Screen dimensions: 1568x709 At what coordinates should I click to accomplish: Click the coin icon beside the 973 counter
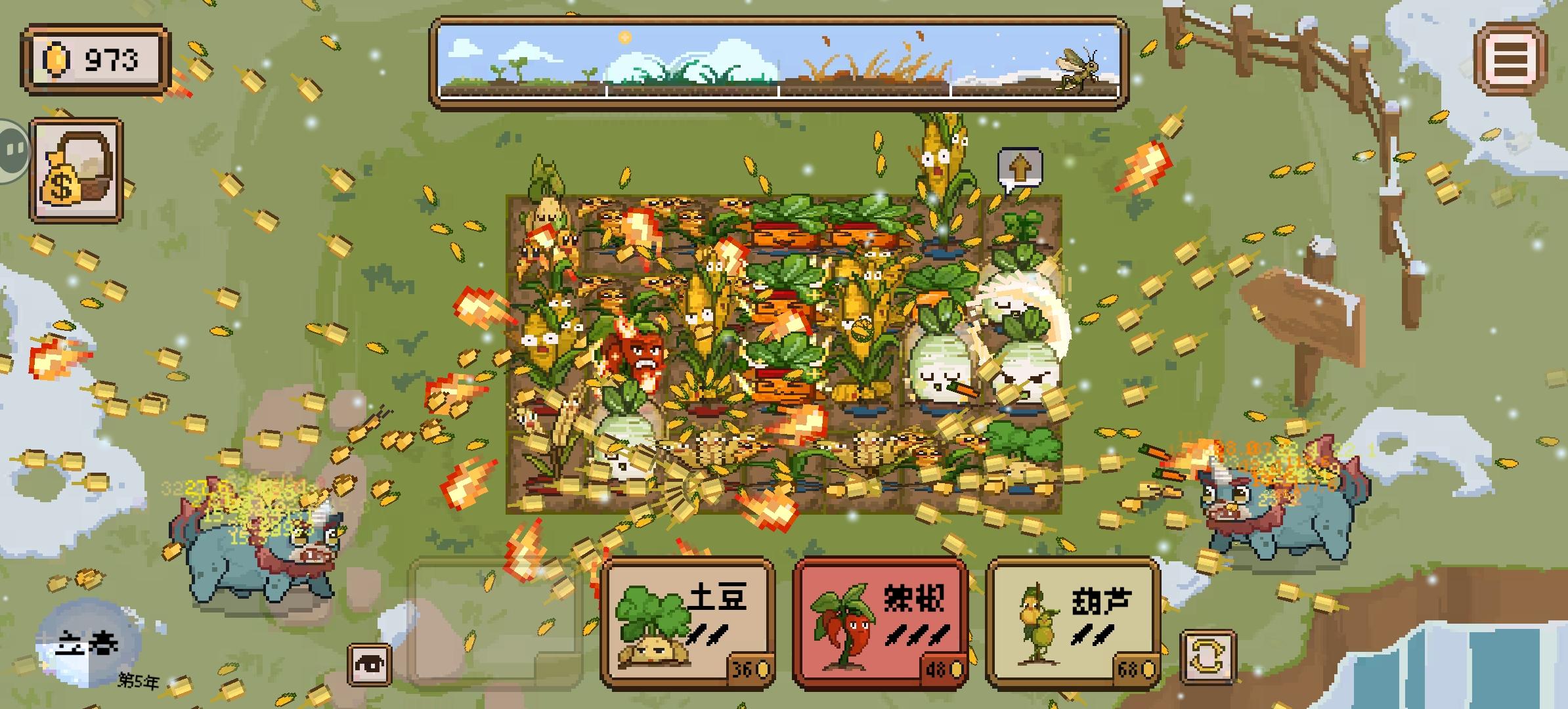tap(58, 59)
